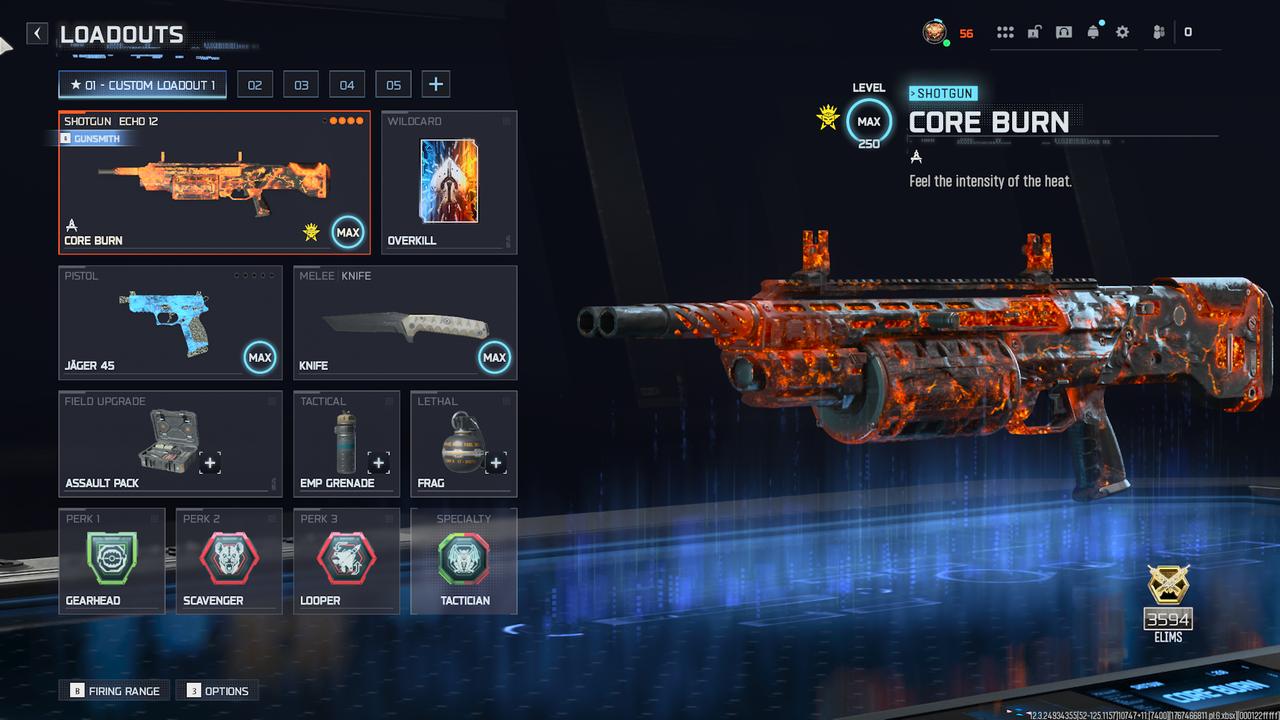
Task: Open notifications via the bell icon
Action: point(1093,32)
